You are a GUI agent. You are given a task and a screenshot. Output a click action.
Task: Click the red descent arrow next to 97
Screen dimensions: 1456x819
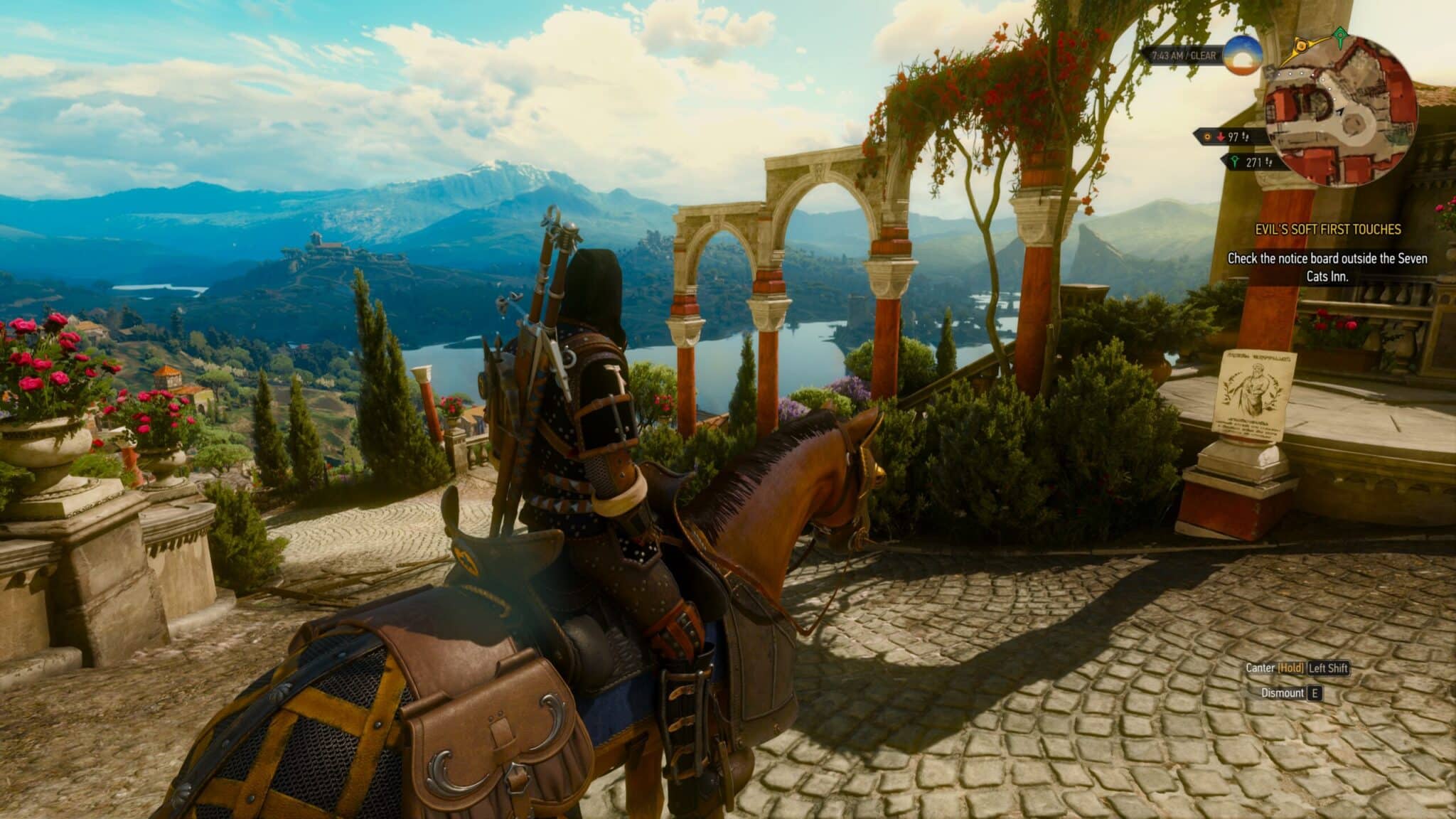[1221, 136]
